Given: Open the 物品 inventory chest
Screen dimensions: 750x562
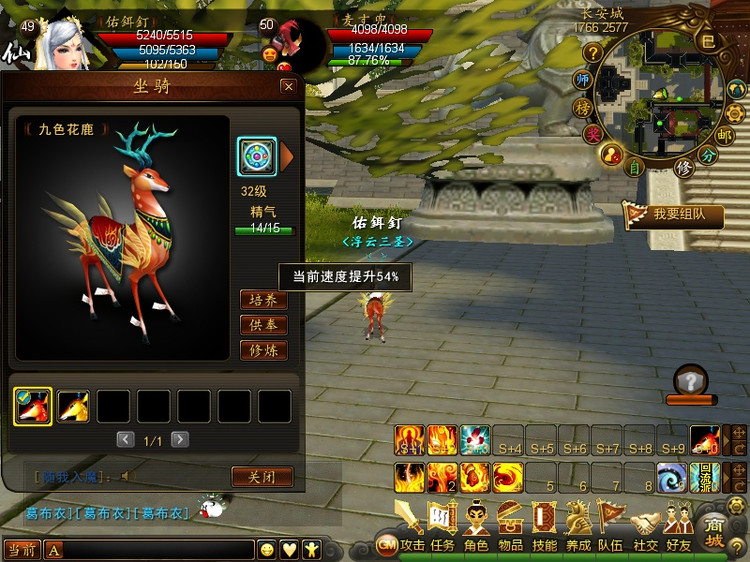Looking at the screenshot, I should [510, 523].
